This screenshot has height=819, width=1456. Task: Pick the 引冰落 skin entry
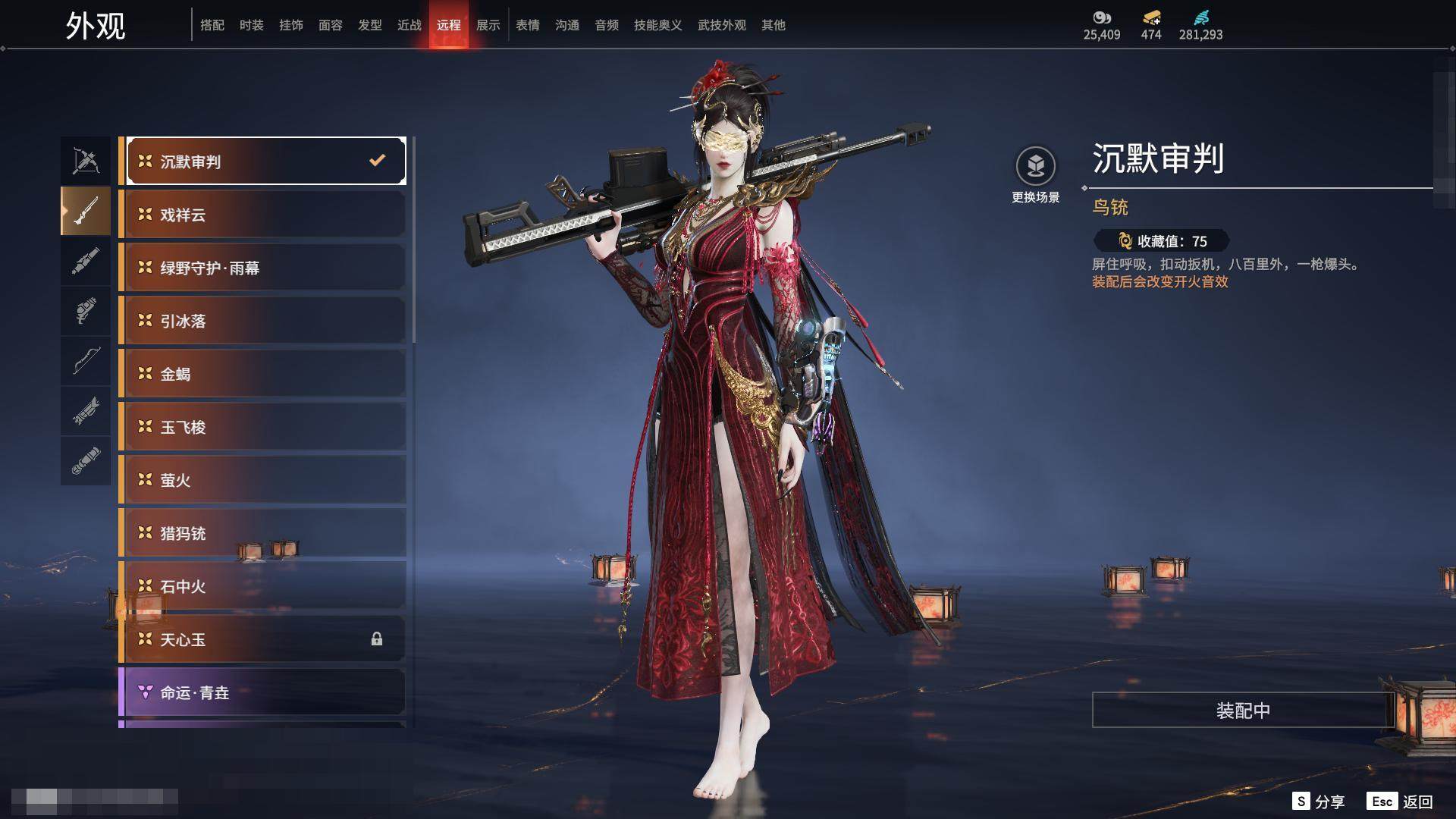pyautogui.click(x=263, y=321)
